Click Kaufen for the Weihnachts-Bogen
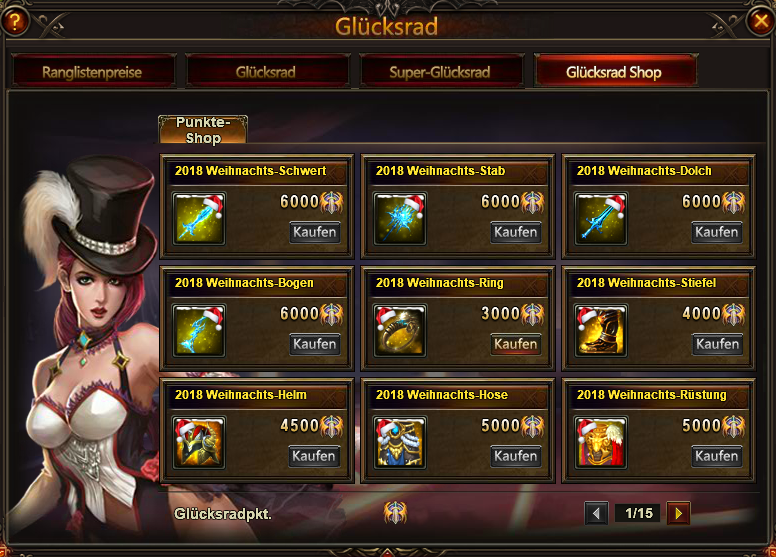This screenshot has height=557, width=776. tap(315, 344)
